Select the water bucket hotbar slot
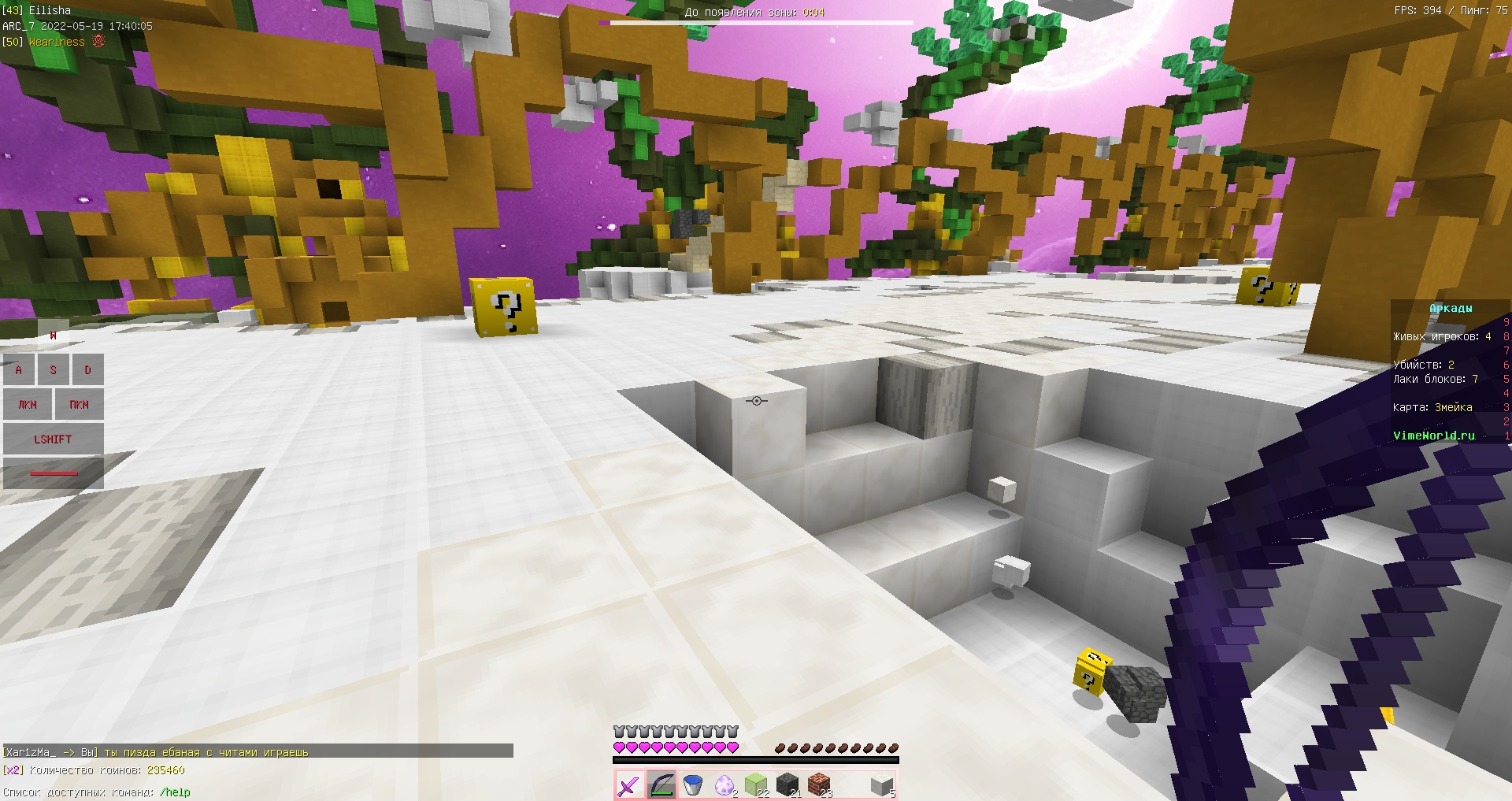The image size is (1512, 801). (x=693, y=786)
